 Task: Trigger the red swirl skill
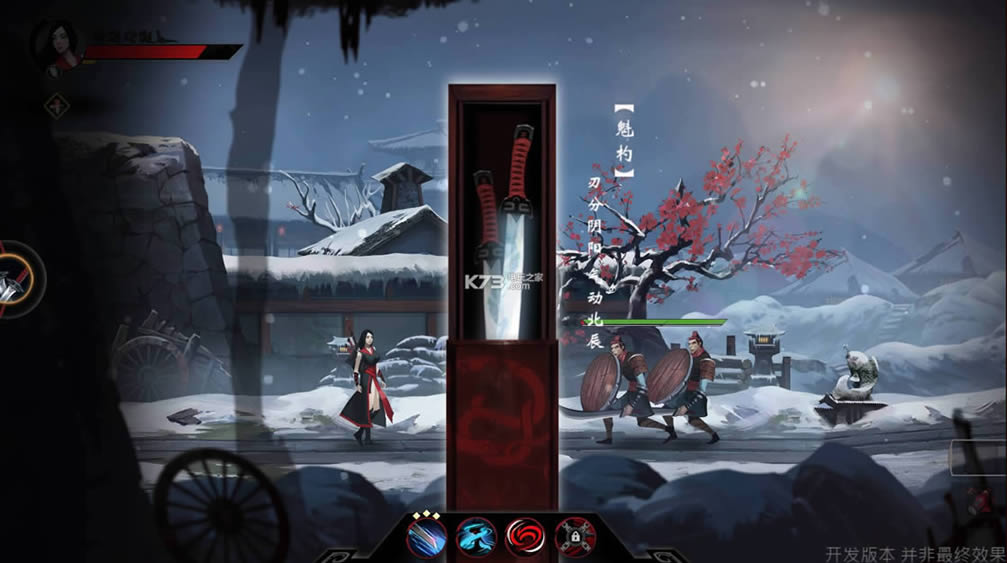pyautogui.click(x=525, y=538)
